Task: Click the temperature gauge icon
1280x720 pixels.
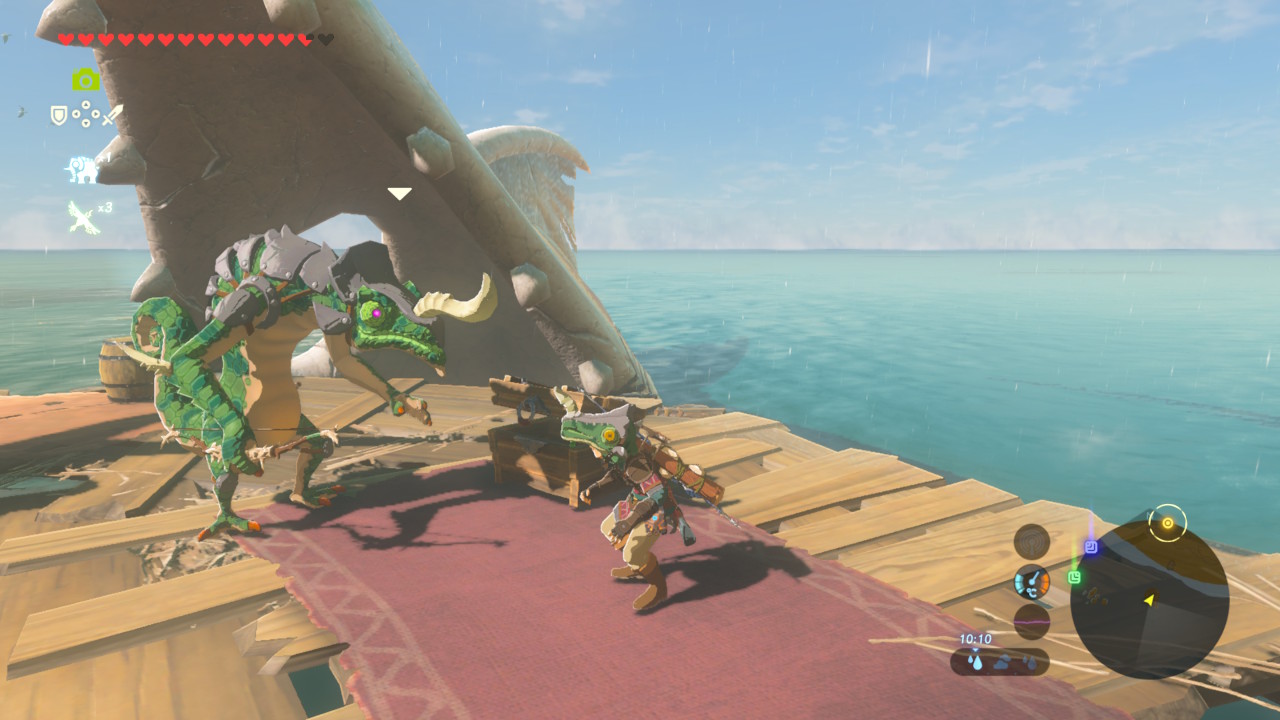Action: tap(1031, 581)
